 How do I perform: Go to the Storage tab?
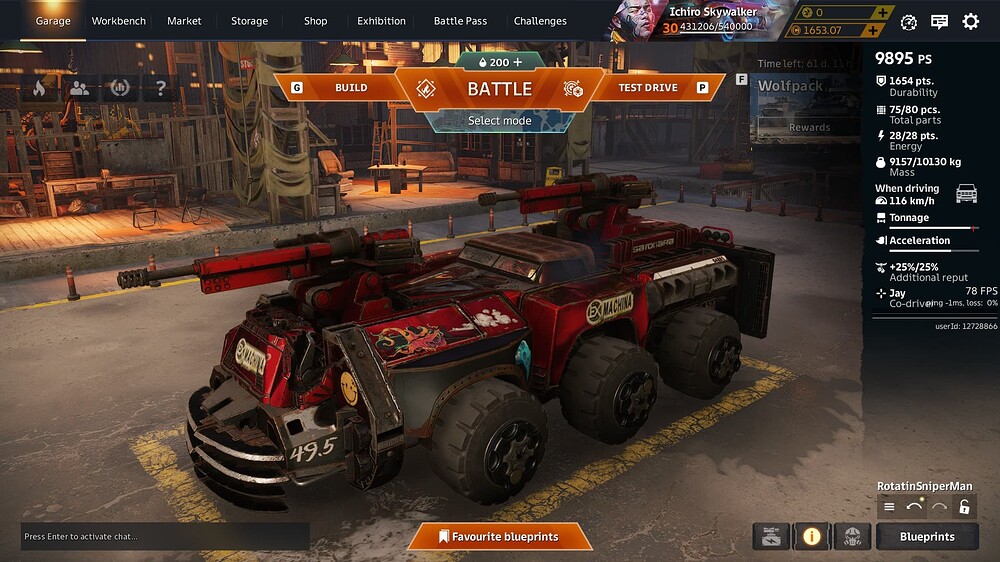[249, 21]
